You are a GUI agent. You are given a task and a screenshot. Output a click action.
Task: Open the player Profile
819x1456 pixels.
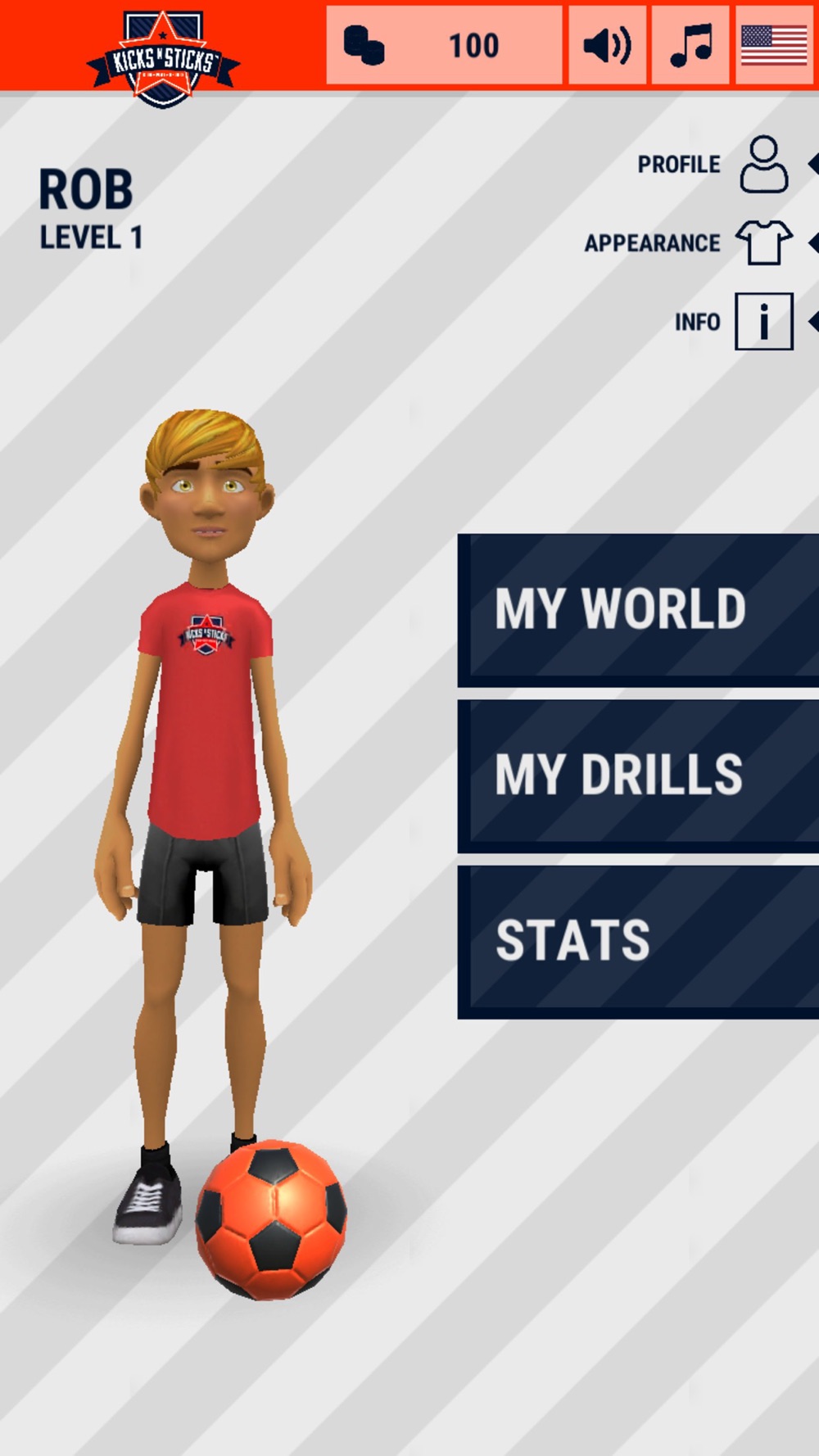point(763,165)
